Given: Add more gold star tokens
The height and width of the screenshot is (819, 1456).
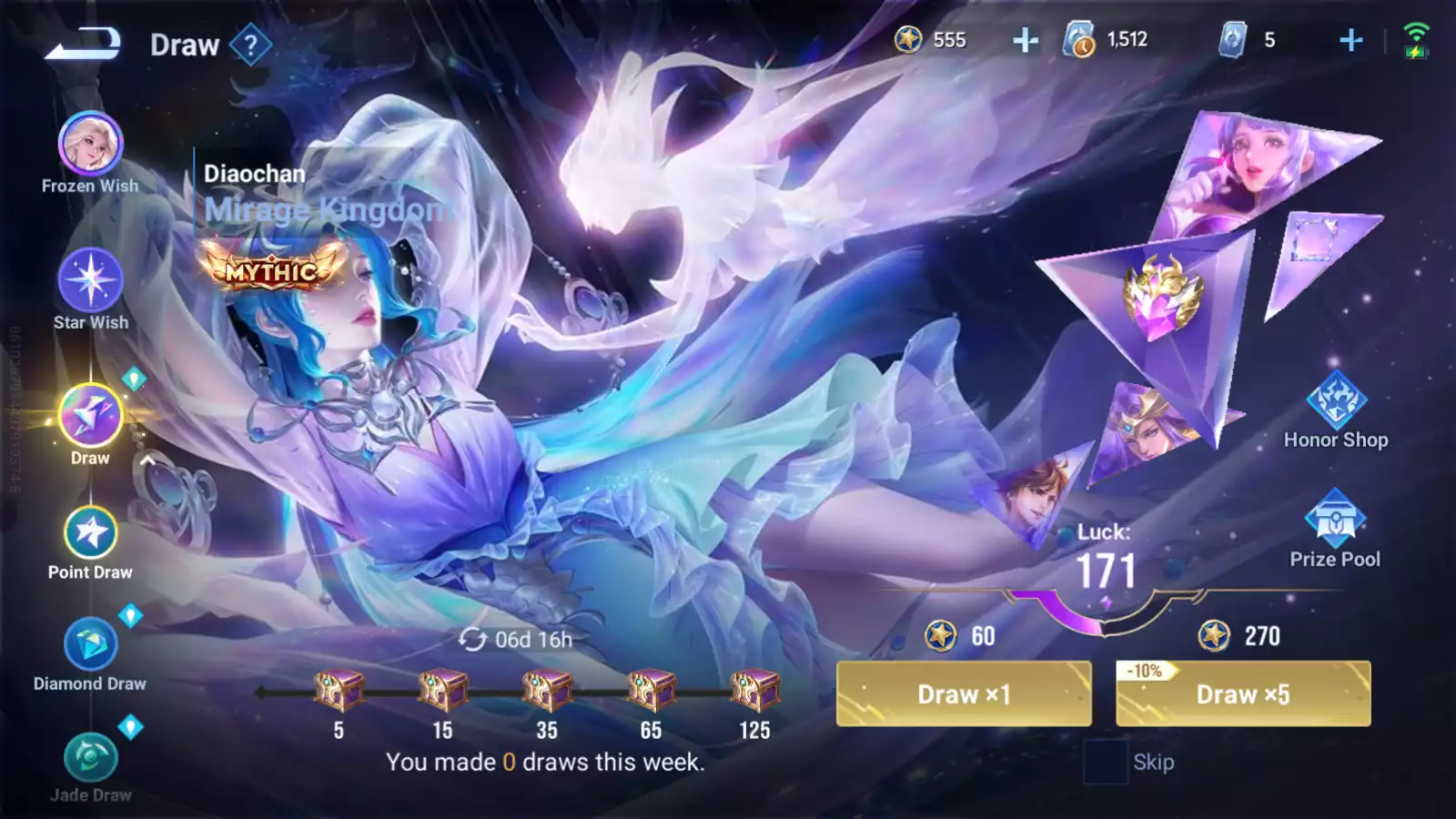Looking at the screenshot, I should click(x=1026, y=40).
